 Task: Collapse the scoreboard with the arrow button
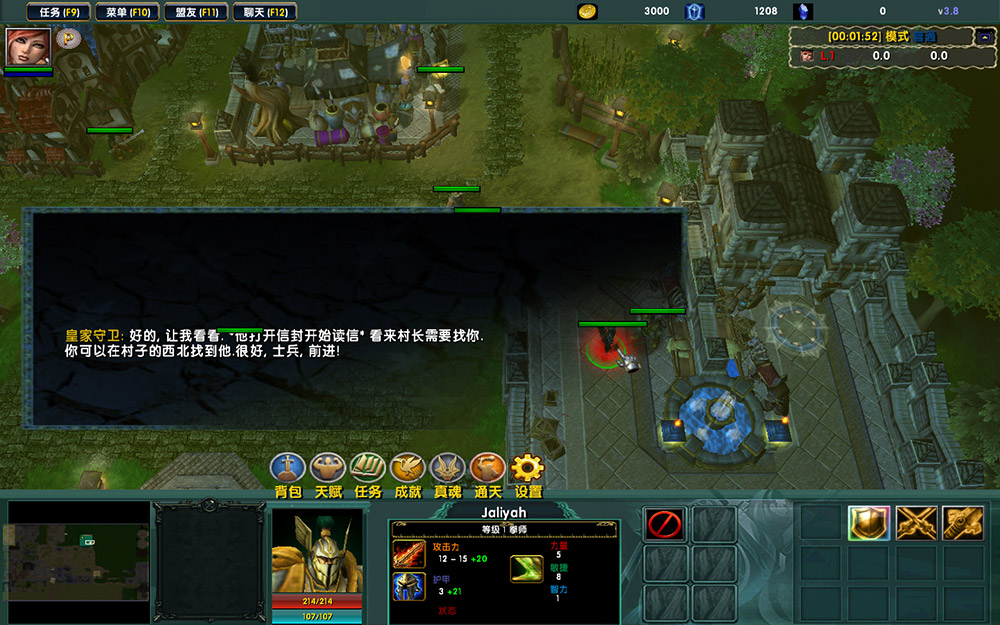pos(981,37)
